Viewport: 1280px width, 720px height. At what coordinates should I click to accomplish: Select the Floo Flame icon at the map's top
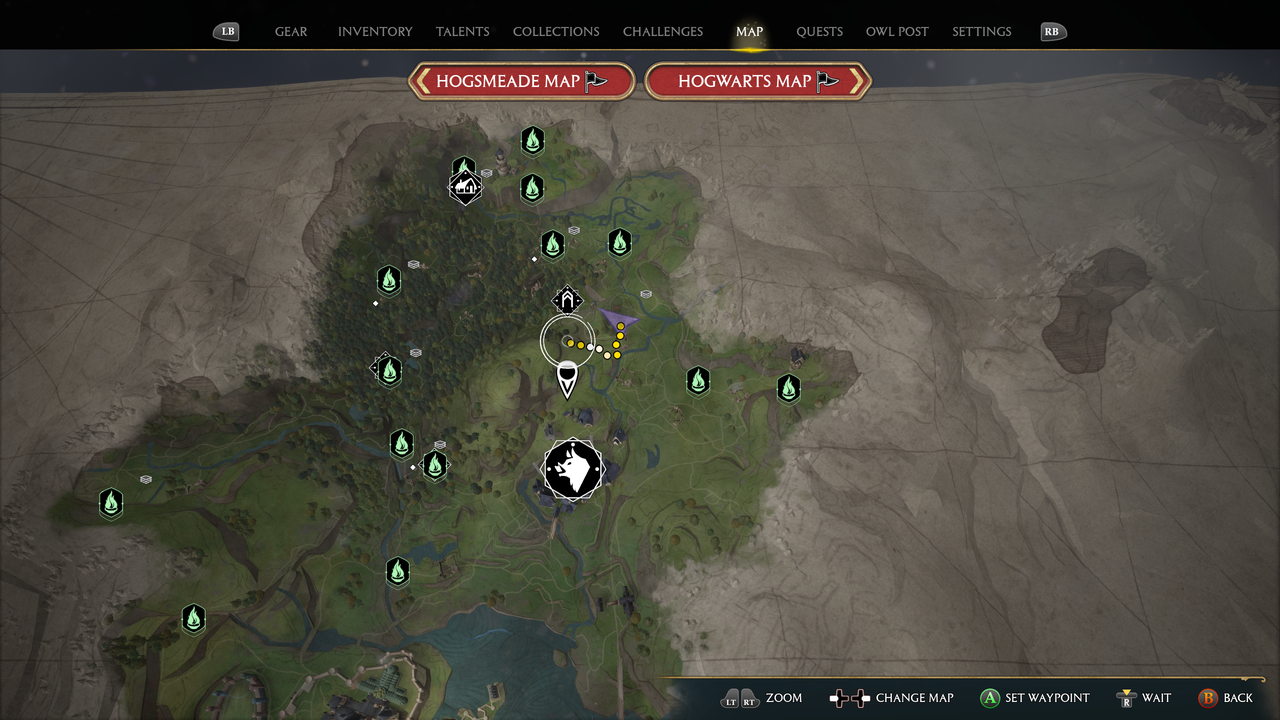532,141
